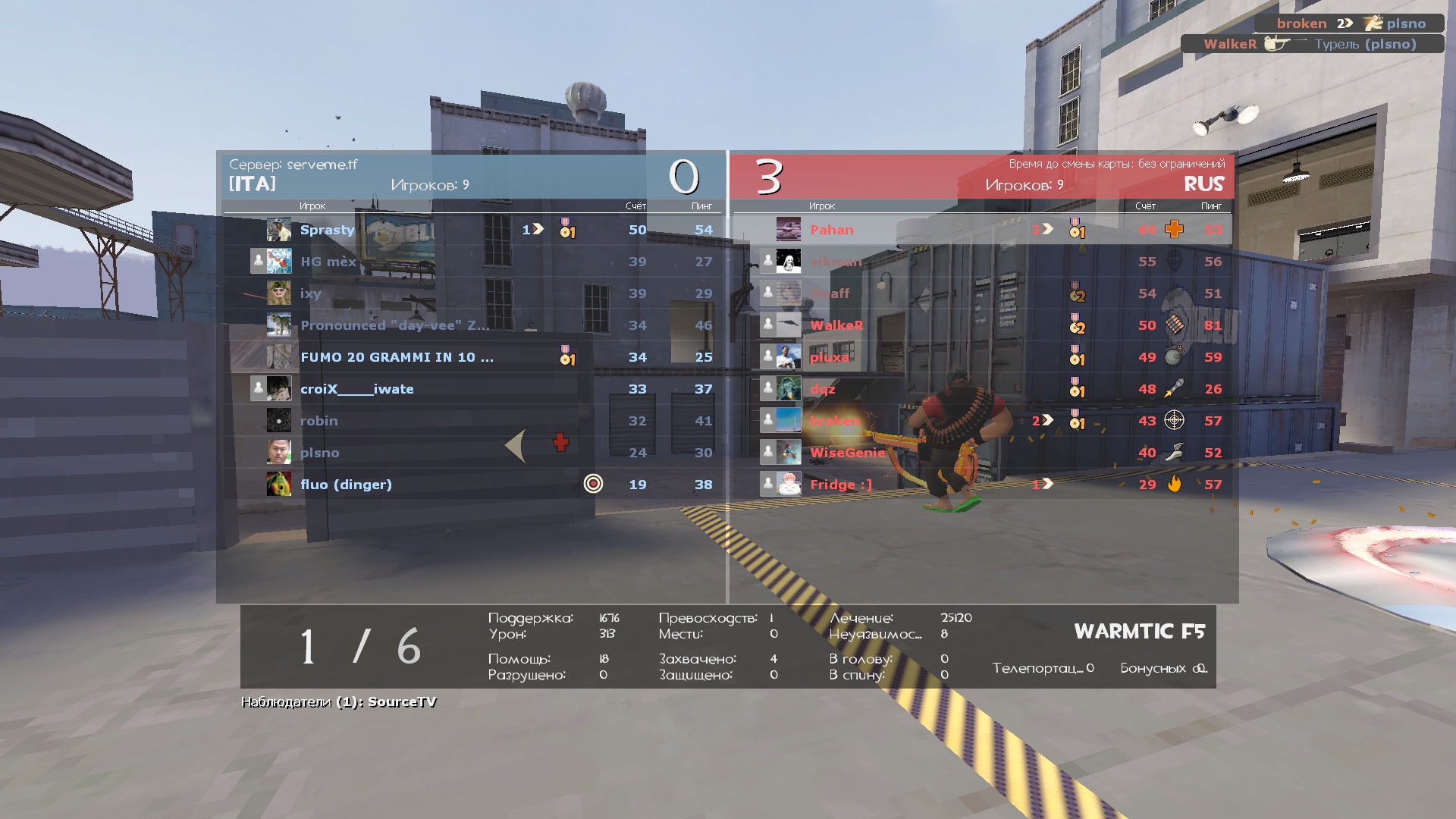
Task: Click plsno's scoreboard entry
Action: click(x=319, y=453)
